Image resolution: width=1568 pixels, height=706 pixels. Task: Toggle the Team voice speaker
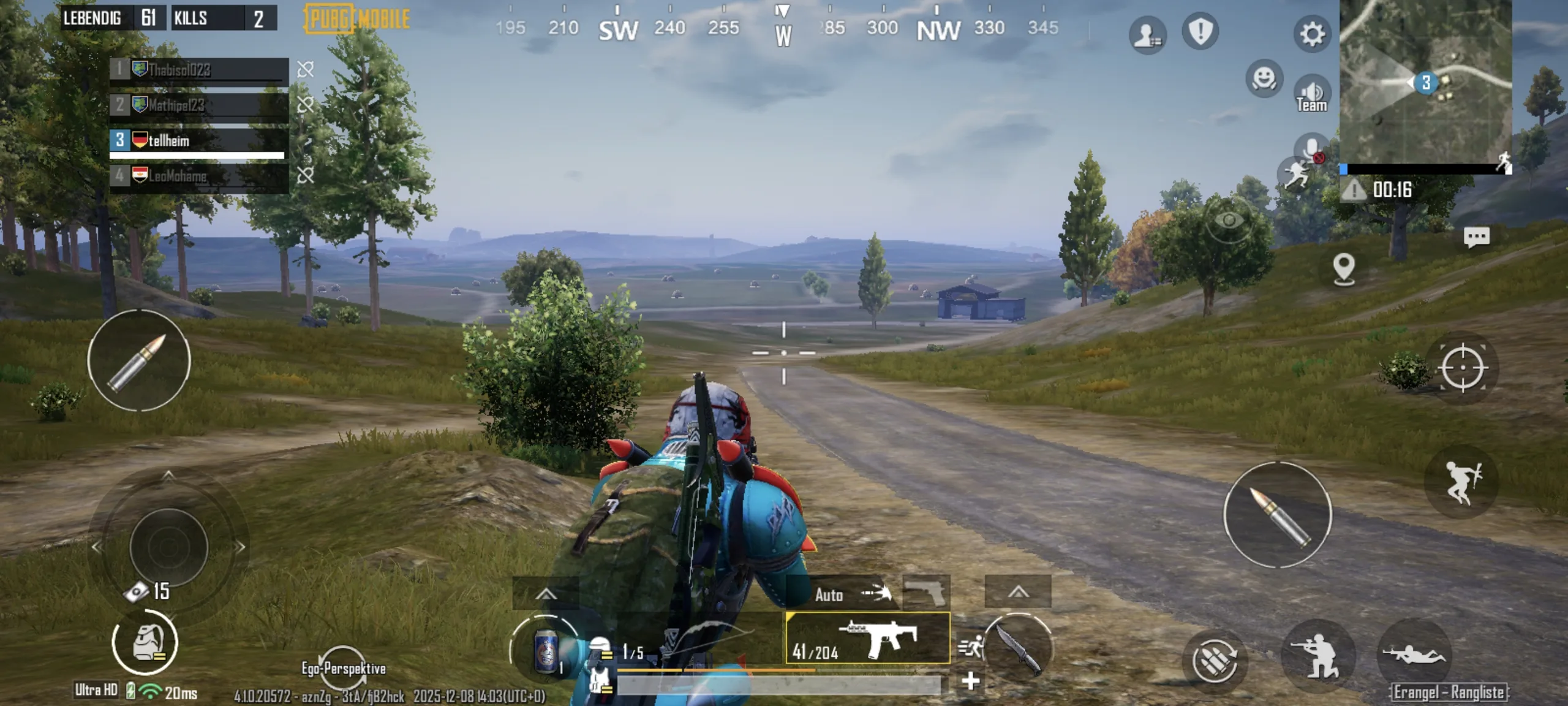click(1311, 95)
